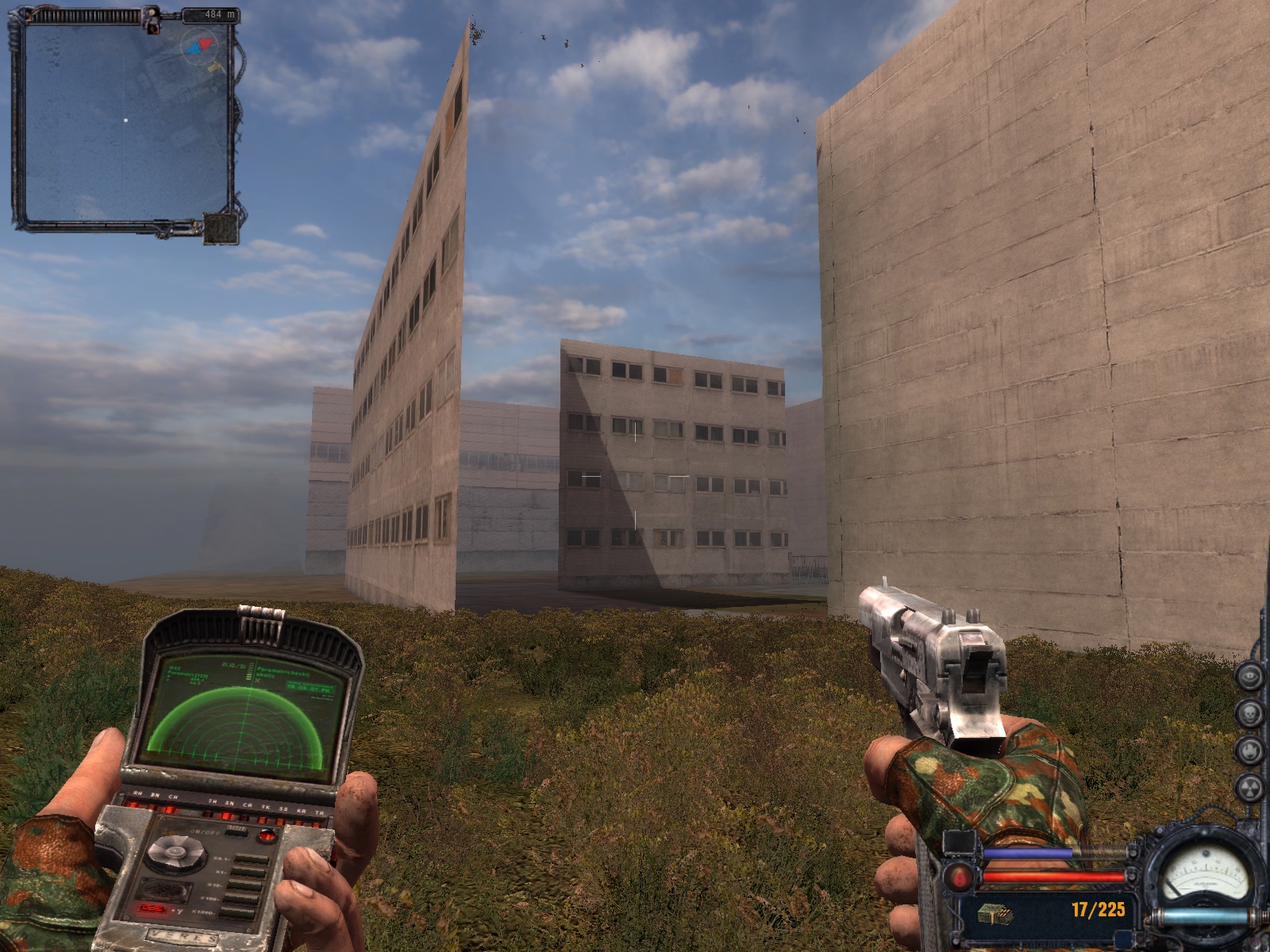Select the yellow arrow marker on minimap
This screenshot has width=1270, height=952.
point(214,68)
